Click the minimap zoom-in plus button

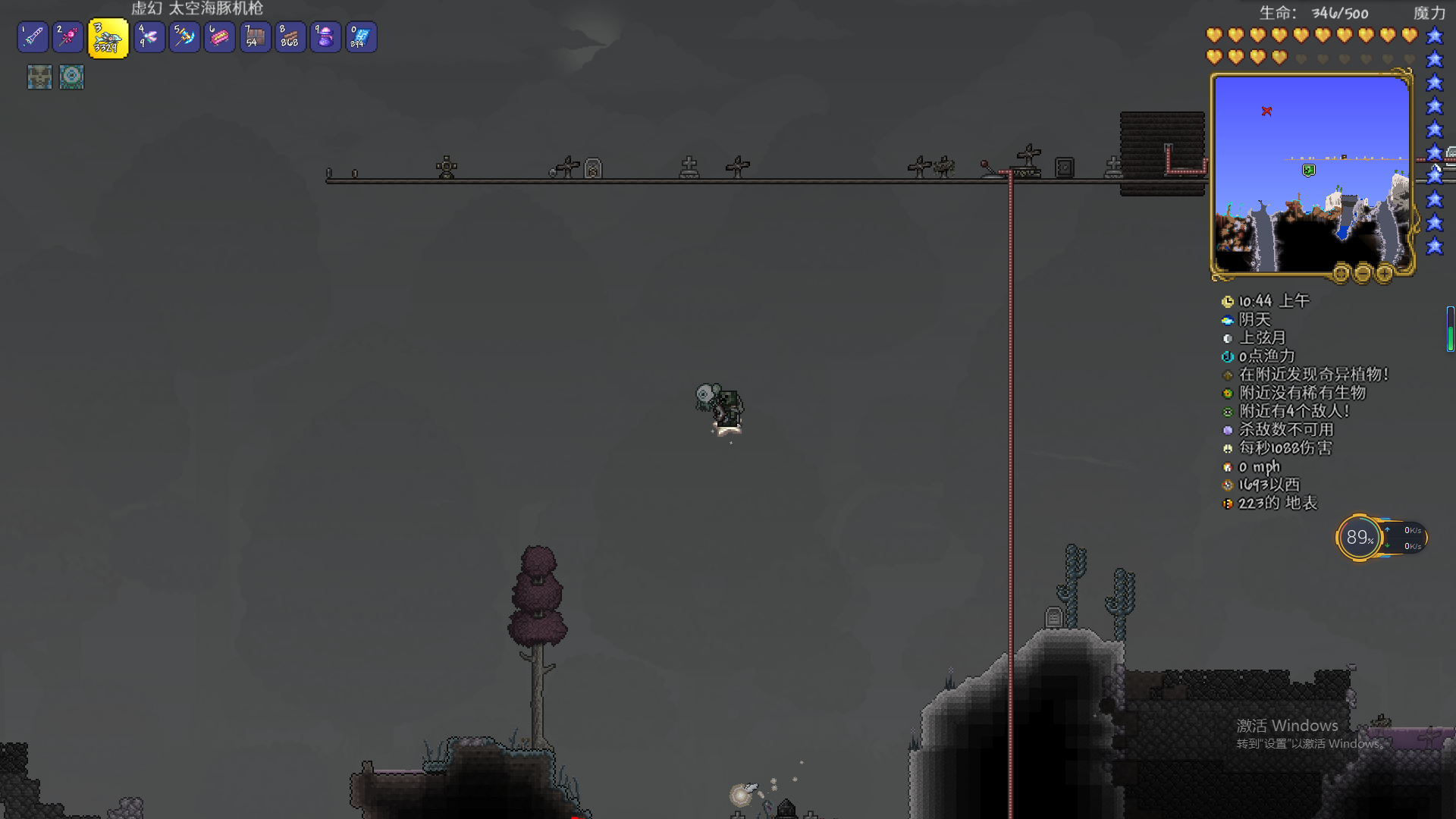click(1384, 273)
